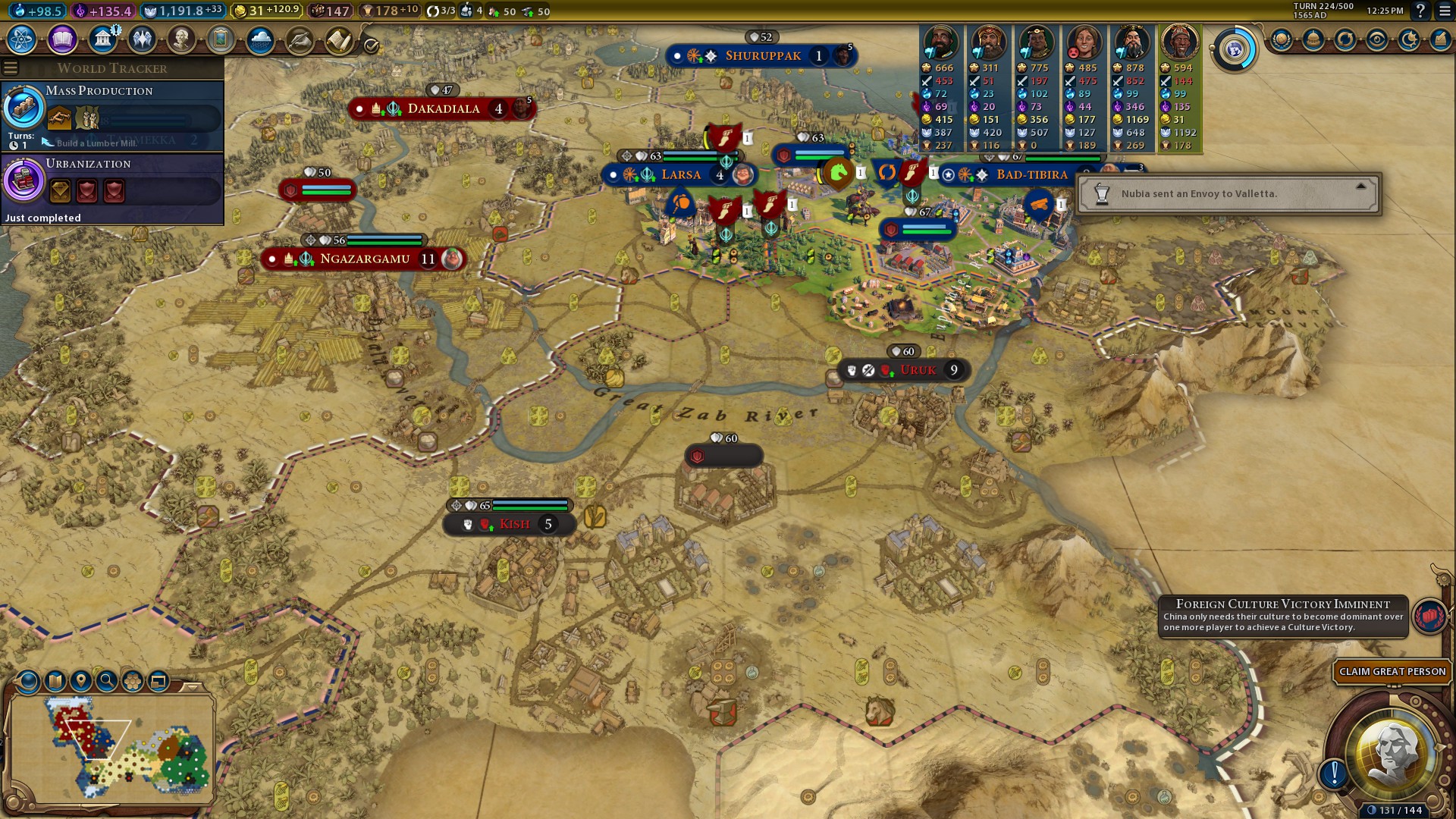This screenshot has width=1456, height=819.
Task: Open the Technology tree atom icon
Action: click(x=21, y=39)
